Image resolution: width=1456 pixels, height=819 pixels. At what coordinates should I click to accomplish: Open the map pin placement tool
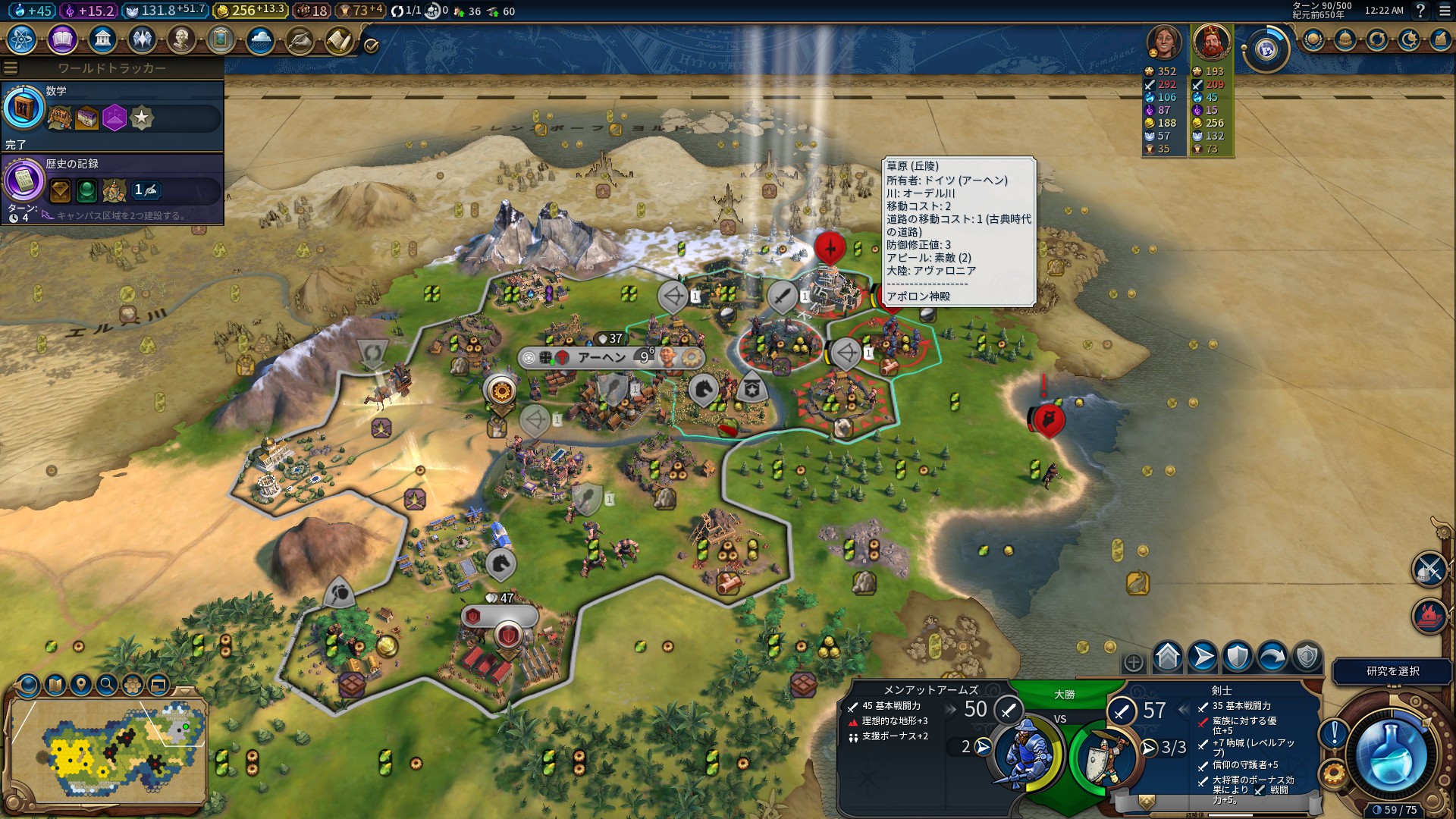coord(81,685)
